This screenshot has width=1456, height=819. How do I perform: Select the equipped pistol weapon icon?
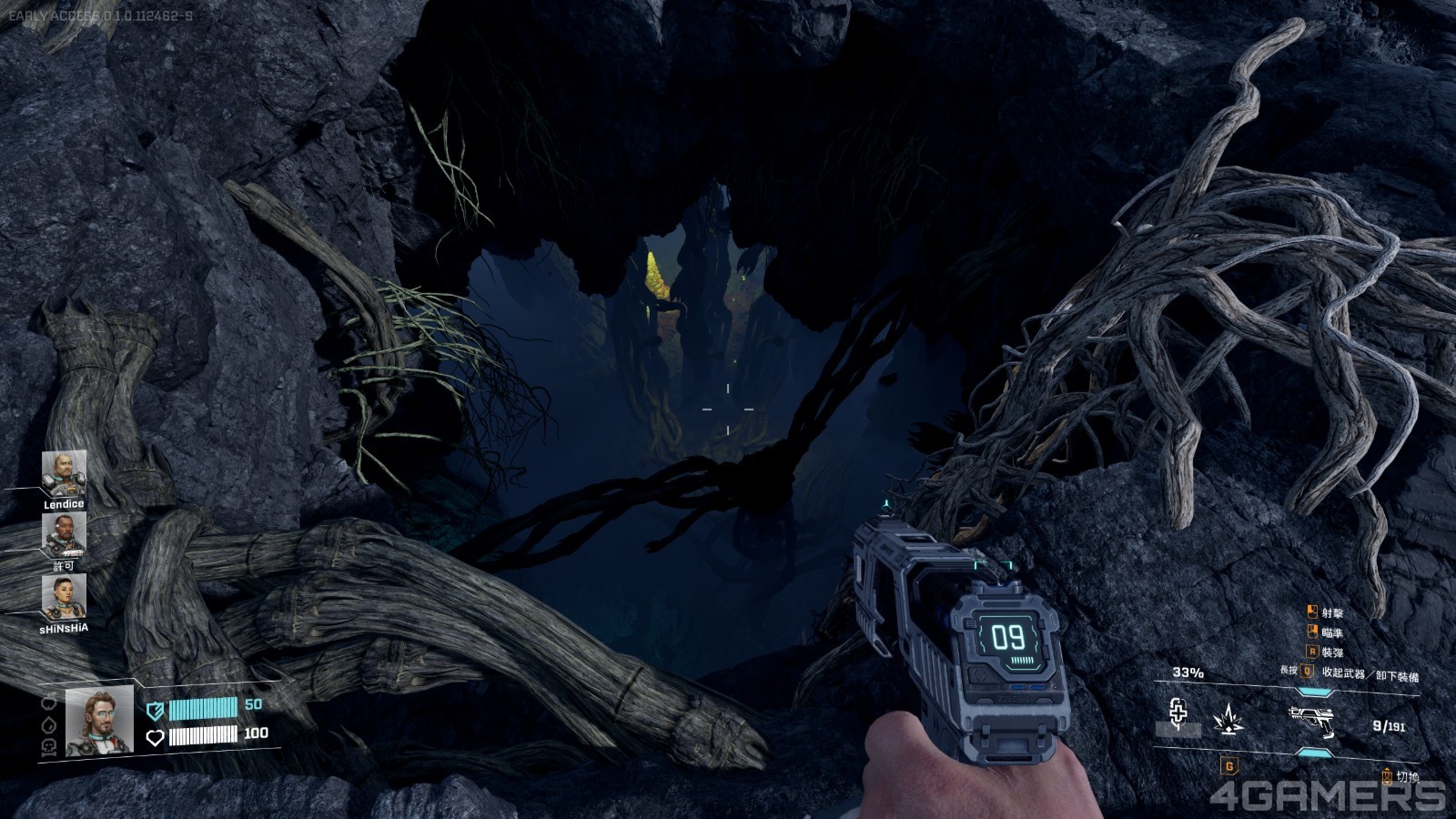tap(1310, 717)
